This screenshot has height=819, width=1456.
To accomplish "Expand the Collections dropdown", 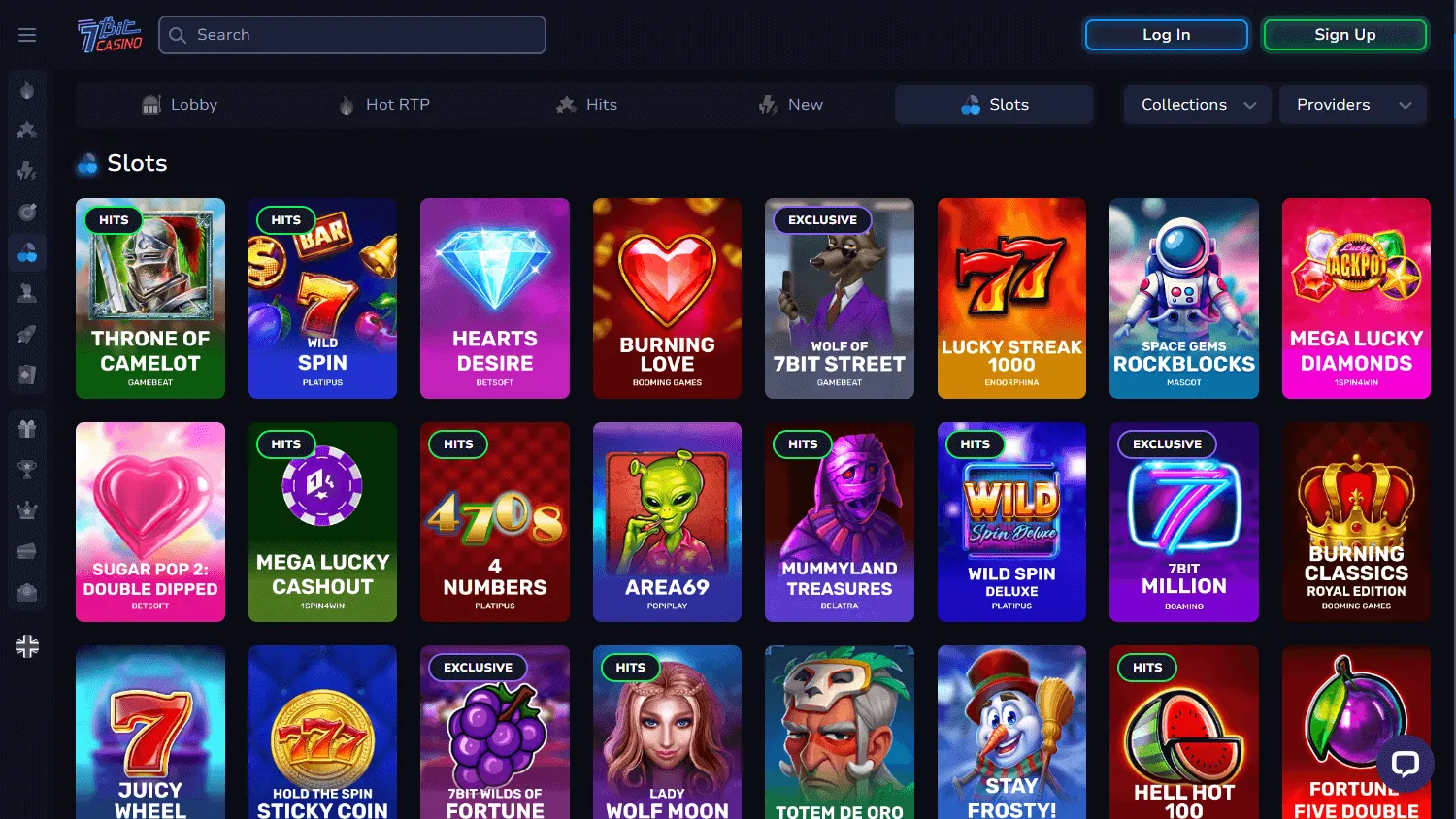I will tap(1196, 105).
